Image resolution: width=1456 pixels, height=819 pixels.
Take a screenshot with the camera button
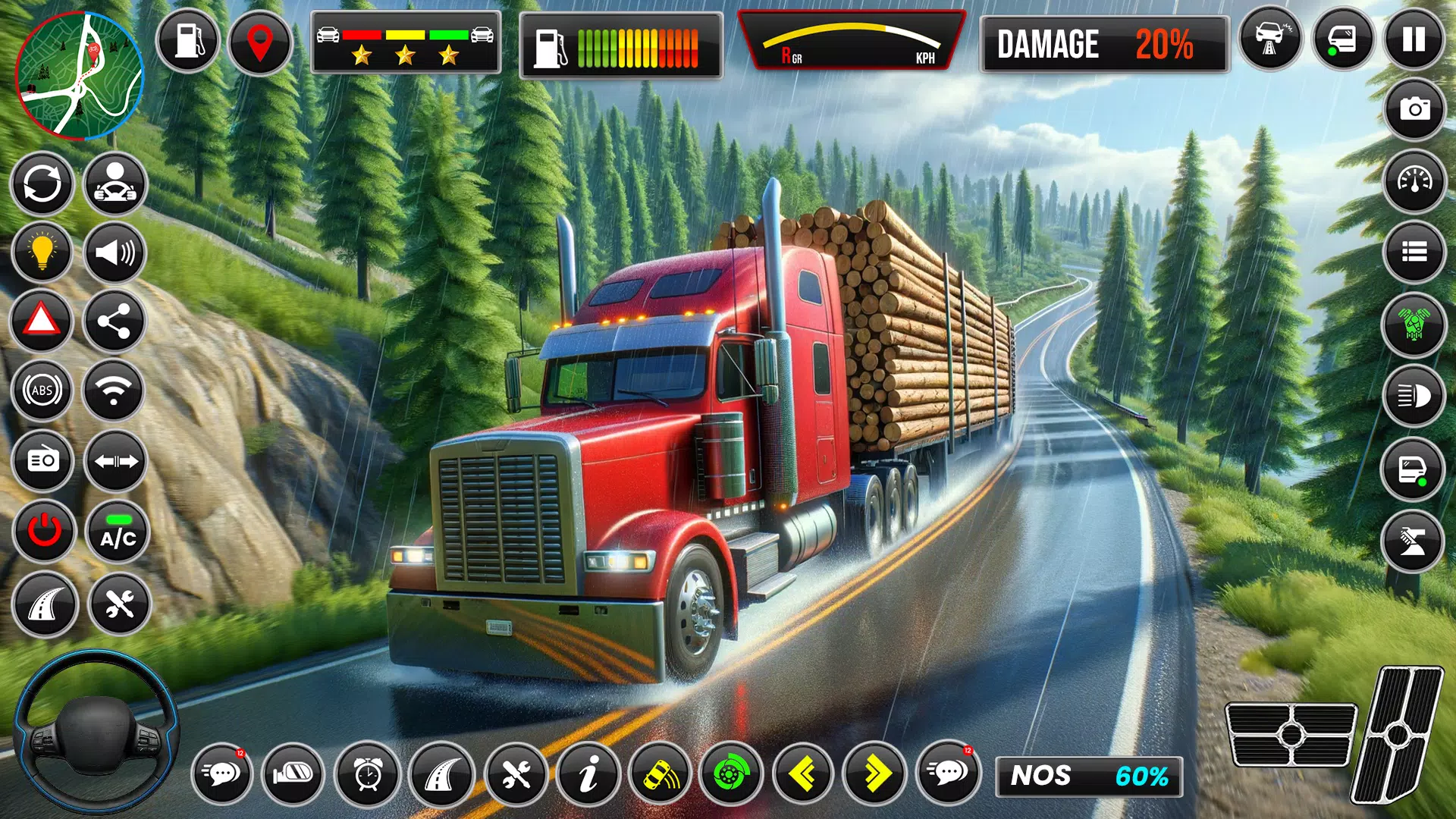[1414, 110]
